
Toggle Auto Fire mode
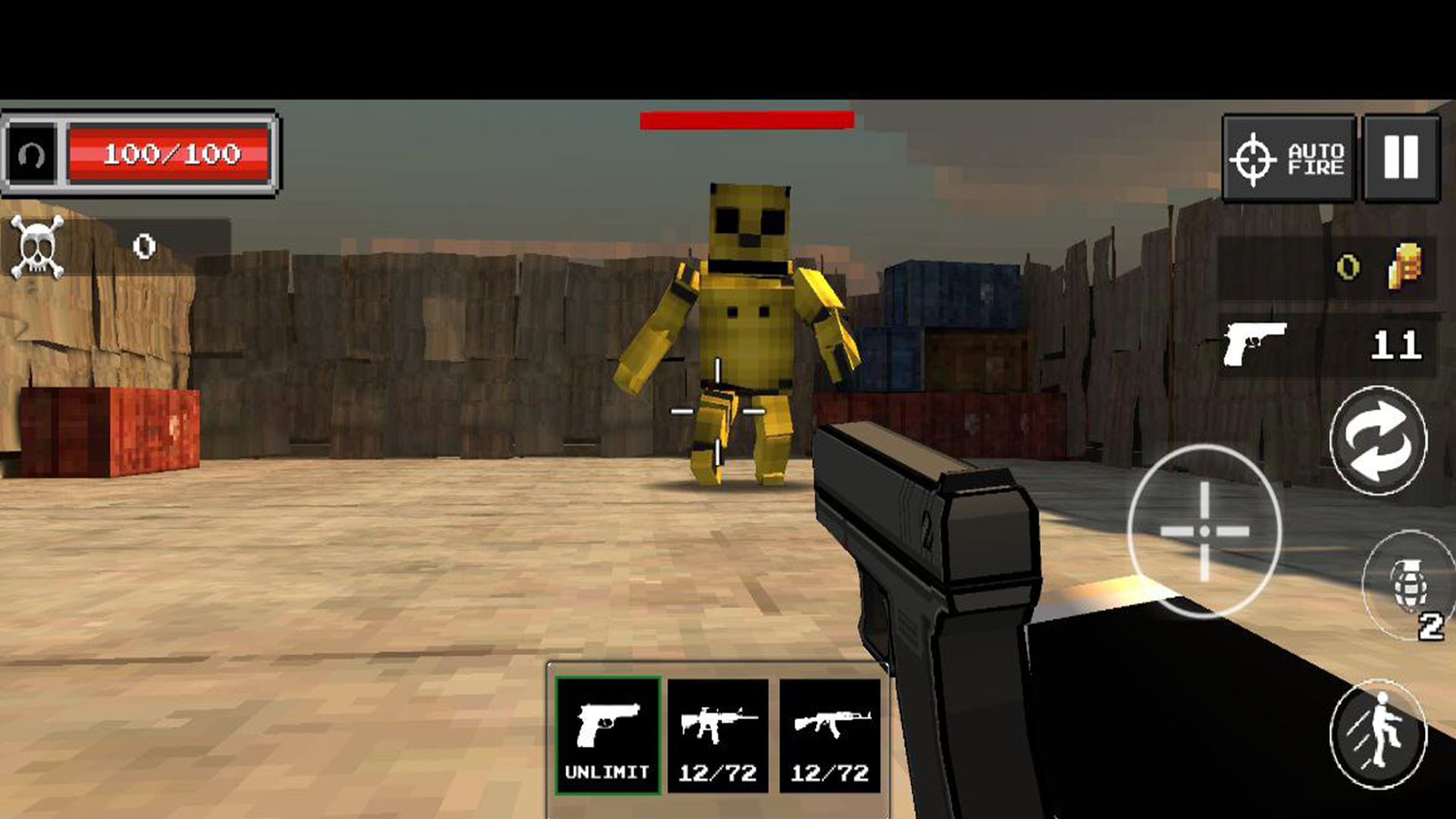click(1289, 155)
